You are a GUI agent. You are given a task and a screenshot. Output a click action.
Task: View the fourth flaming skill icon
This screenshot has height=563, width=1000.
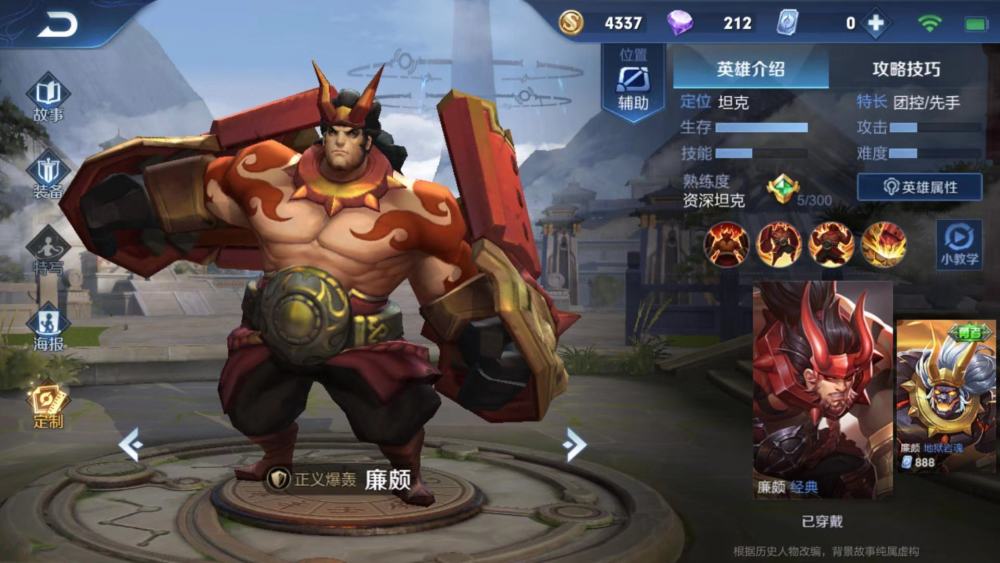click(884, 244)
